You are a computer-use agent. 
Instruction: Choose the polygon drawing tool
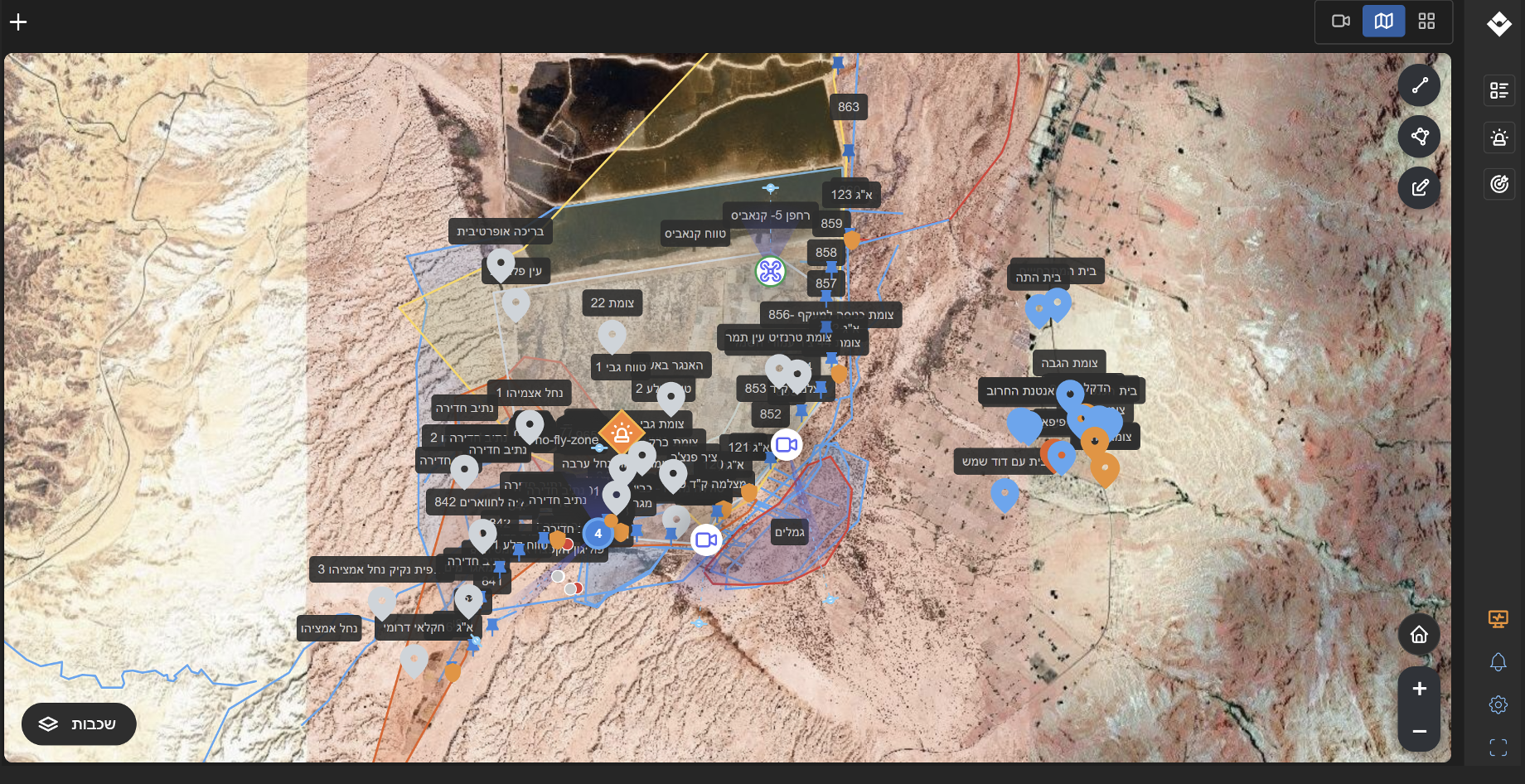(x=1419, y=137)
